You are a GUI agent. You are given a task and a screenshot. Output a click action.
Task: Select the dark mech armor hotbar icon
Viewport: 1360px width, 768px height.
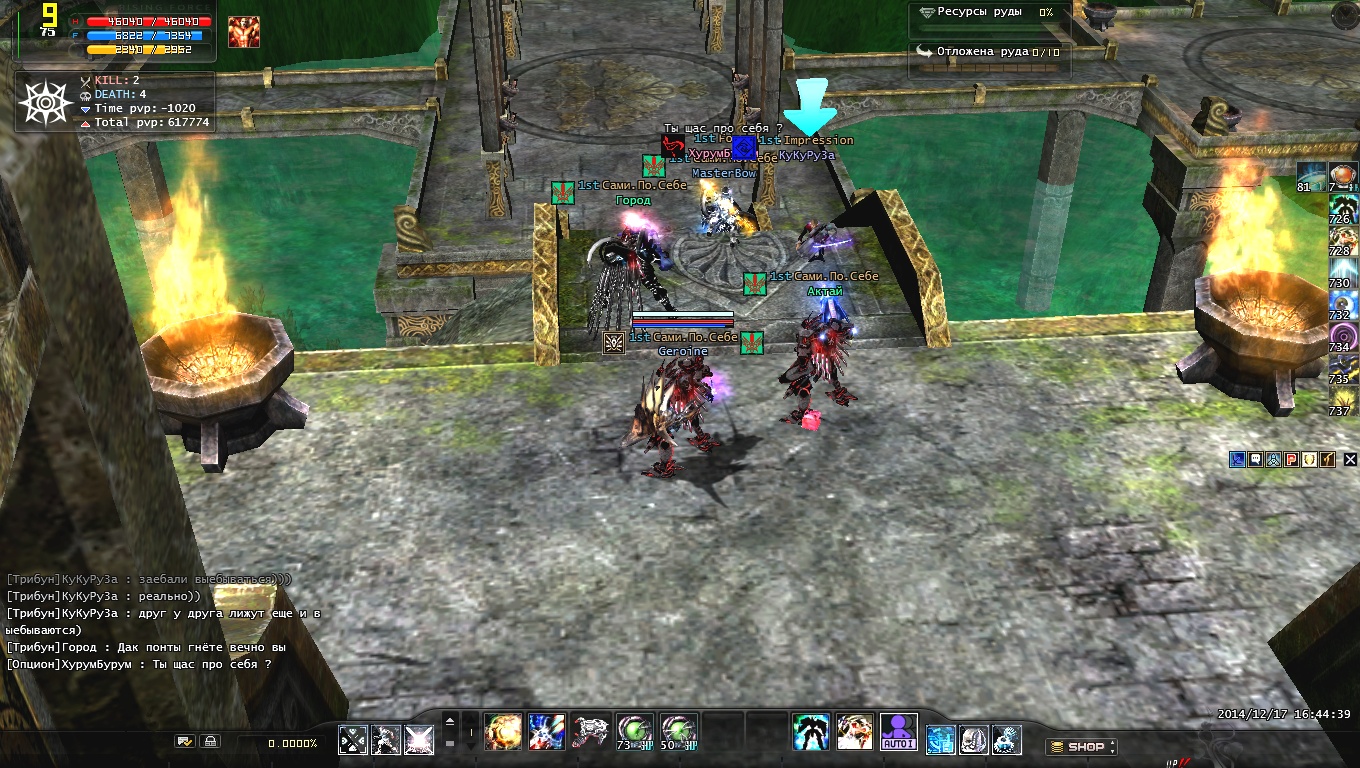811,732
